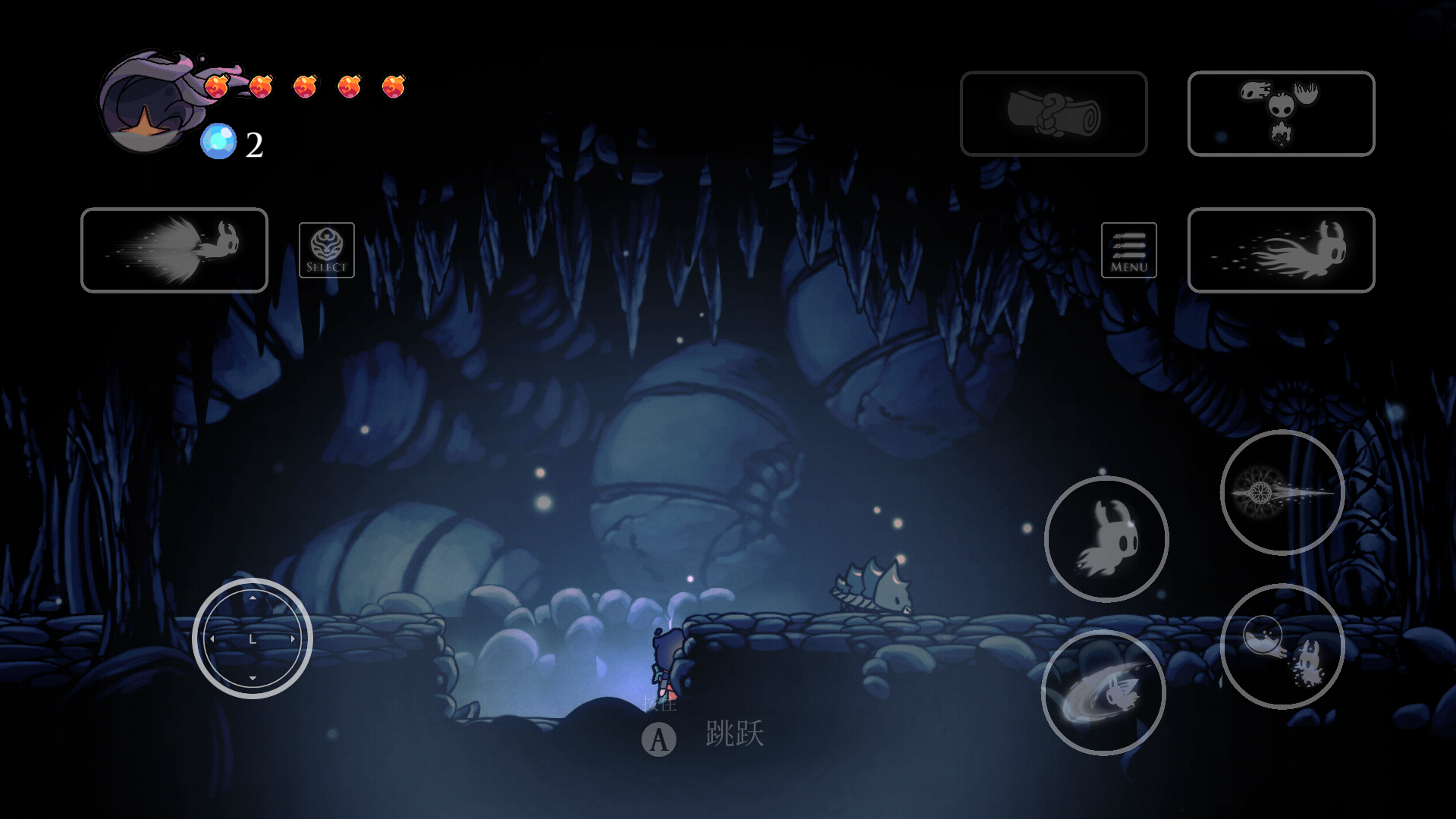This screenshot has width=1456, height=819.
Task: Use the cloak dash button
Action: pyautogui.click(x=1281, y=250)
